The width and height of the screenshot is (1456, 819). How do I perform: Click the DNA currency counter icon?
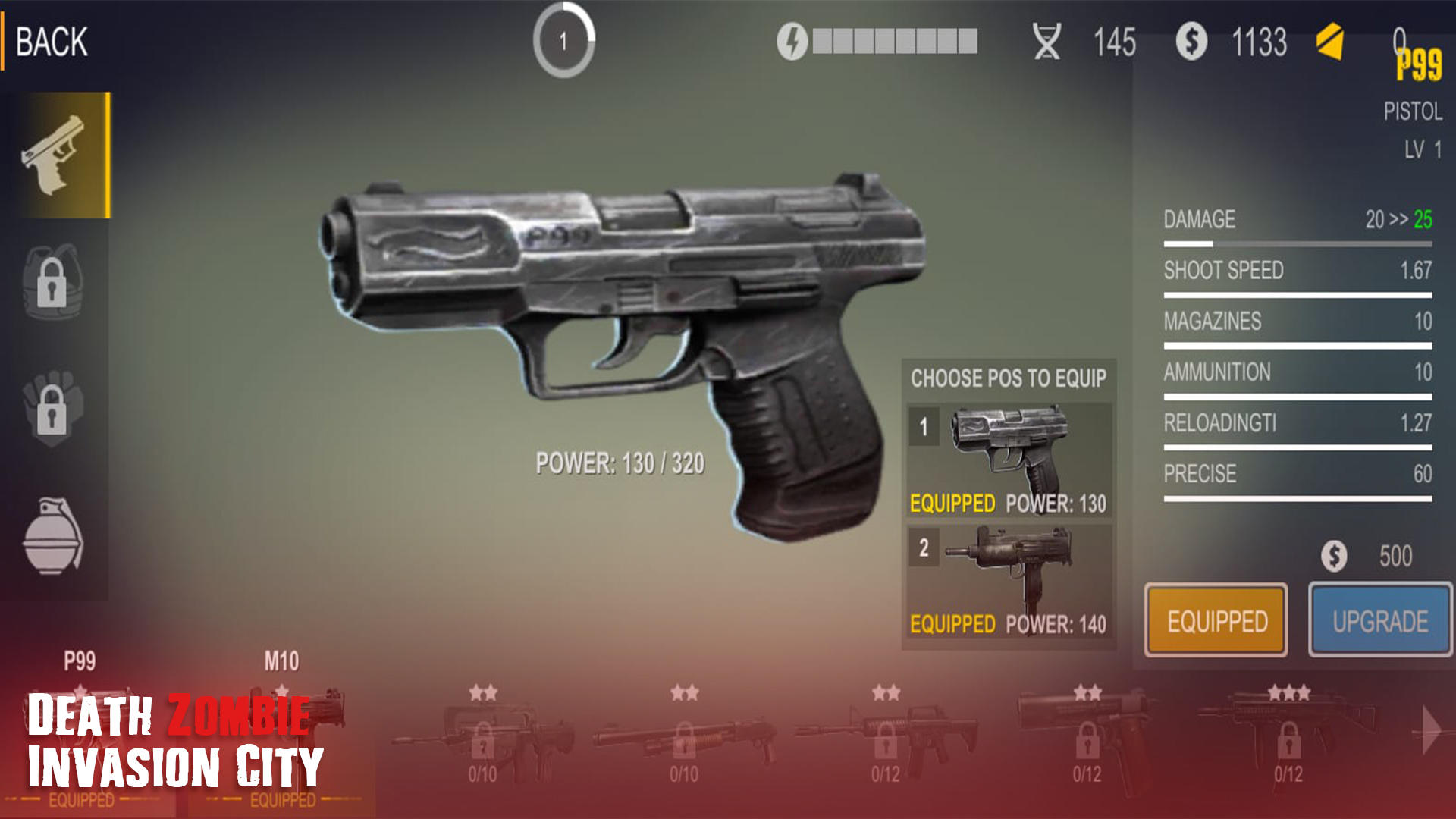(x=1049, y=42)
